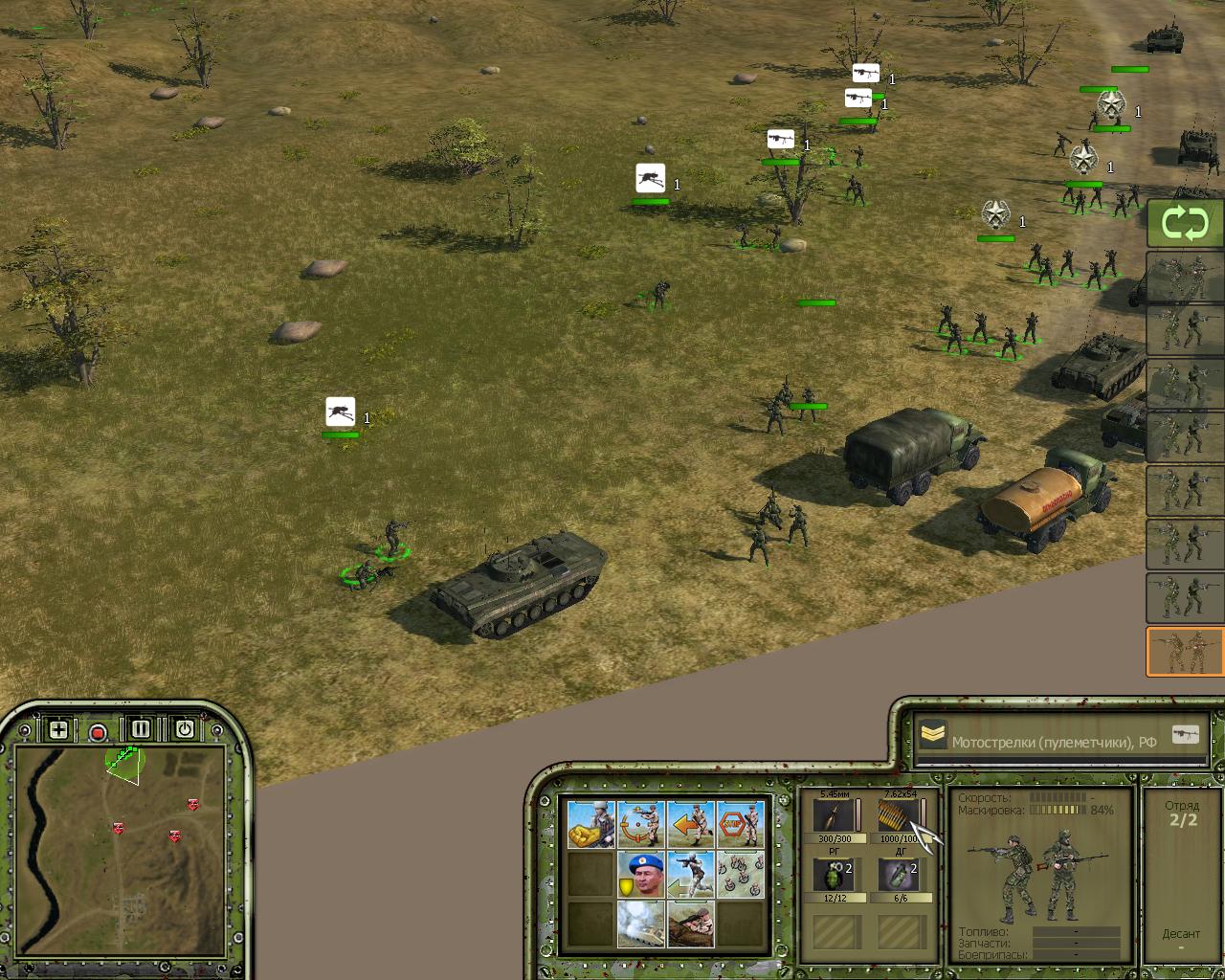Image resolution: width=1225 pixels, height=980 pixels.
Task: Select the 5.45mm rifle ammo slot
Action: [834, 816]
